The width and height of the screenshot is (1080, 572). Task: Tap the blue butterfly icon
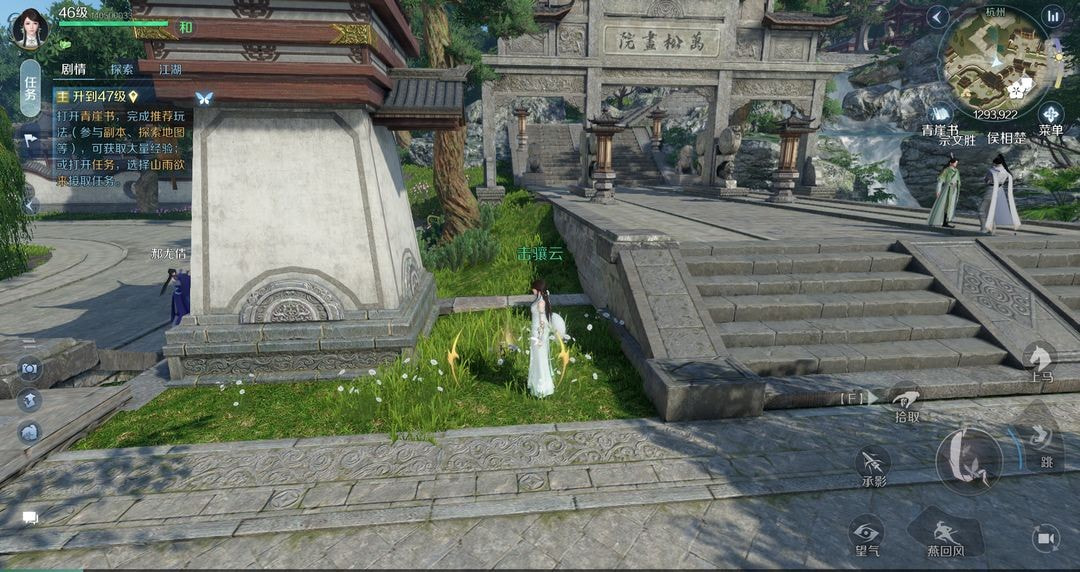coord(204,98)
